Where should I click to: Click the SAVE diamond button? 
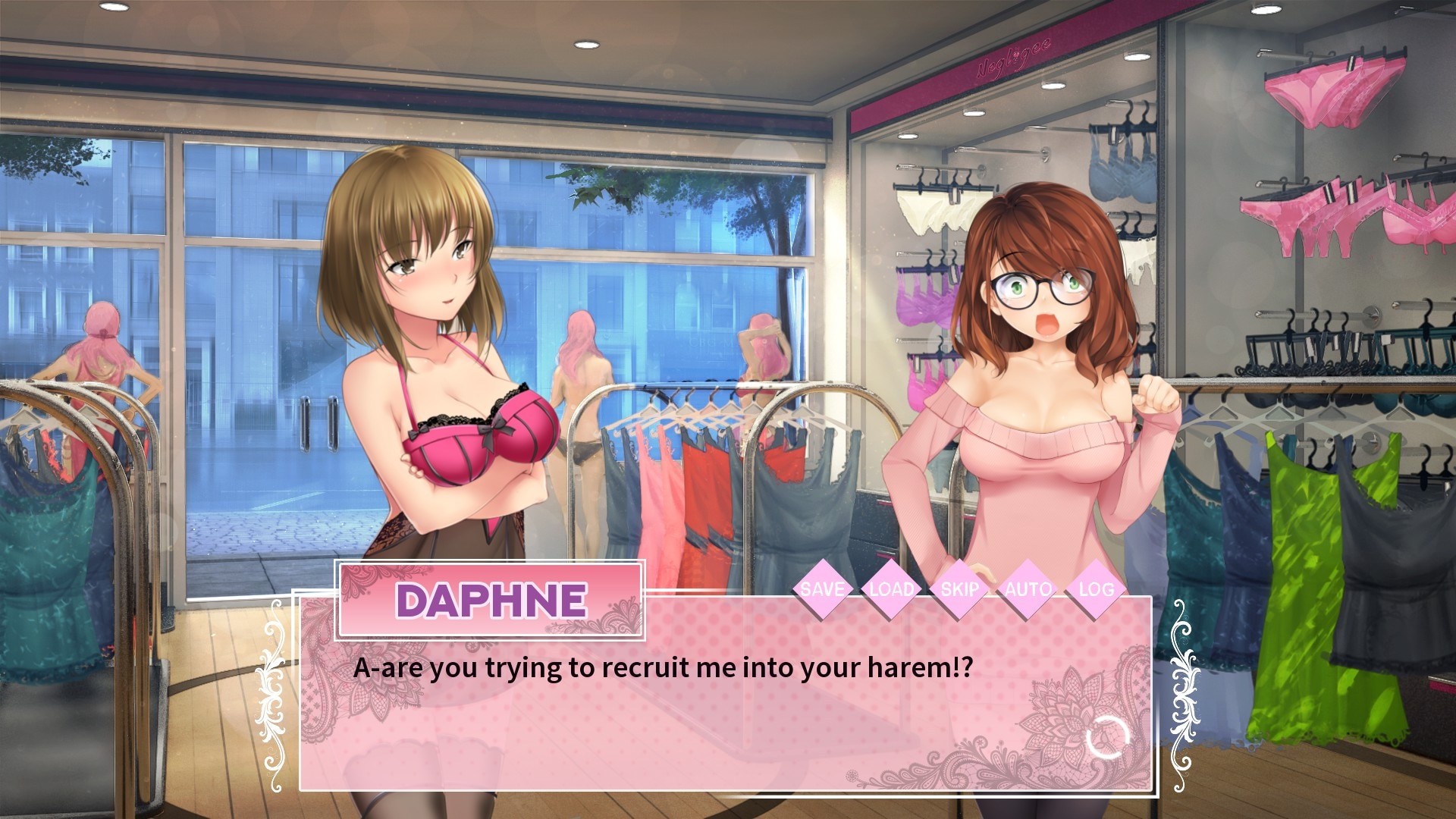point(822,589)
